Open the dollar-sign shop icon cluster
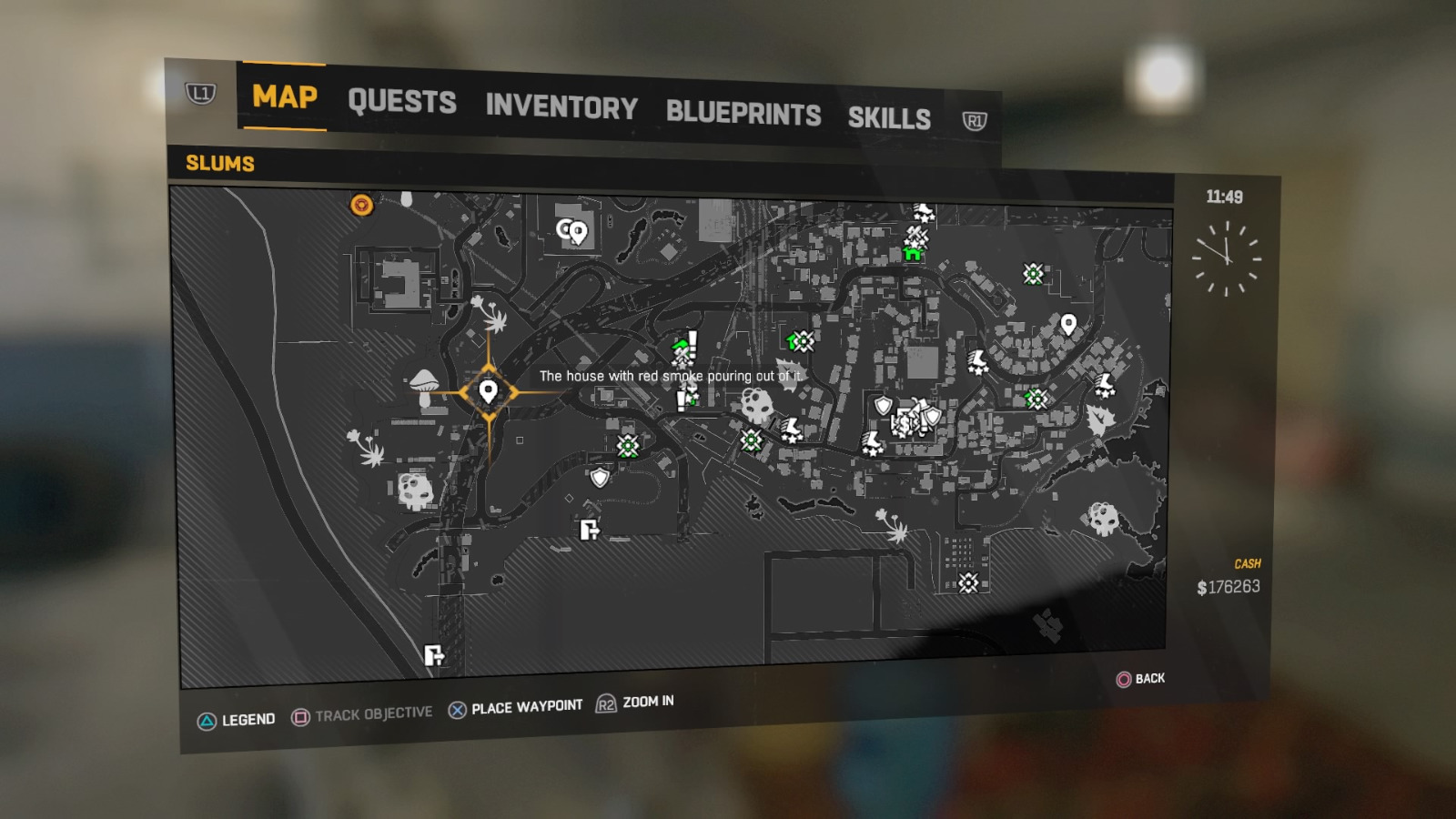The image size is (1456, 819). pos(905,424)
